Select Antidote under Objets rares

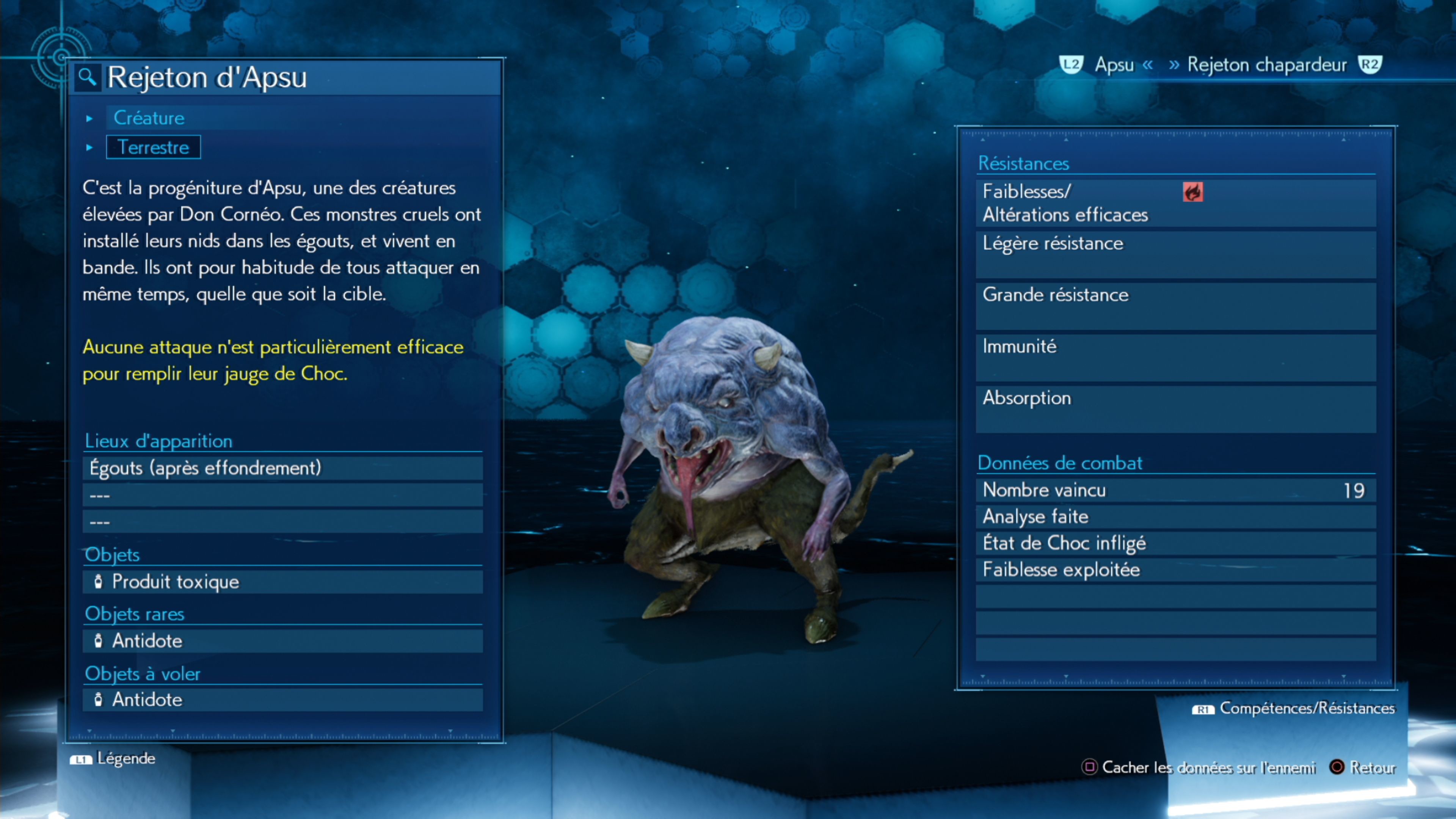pos(282,641)
